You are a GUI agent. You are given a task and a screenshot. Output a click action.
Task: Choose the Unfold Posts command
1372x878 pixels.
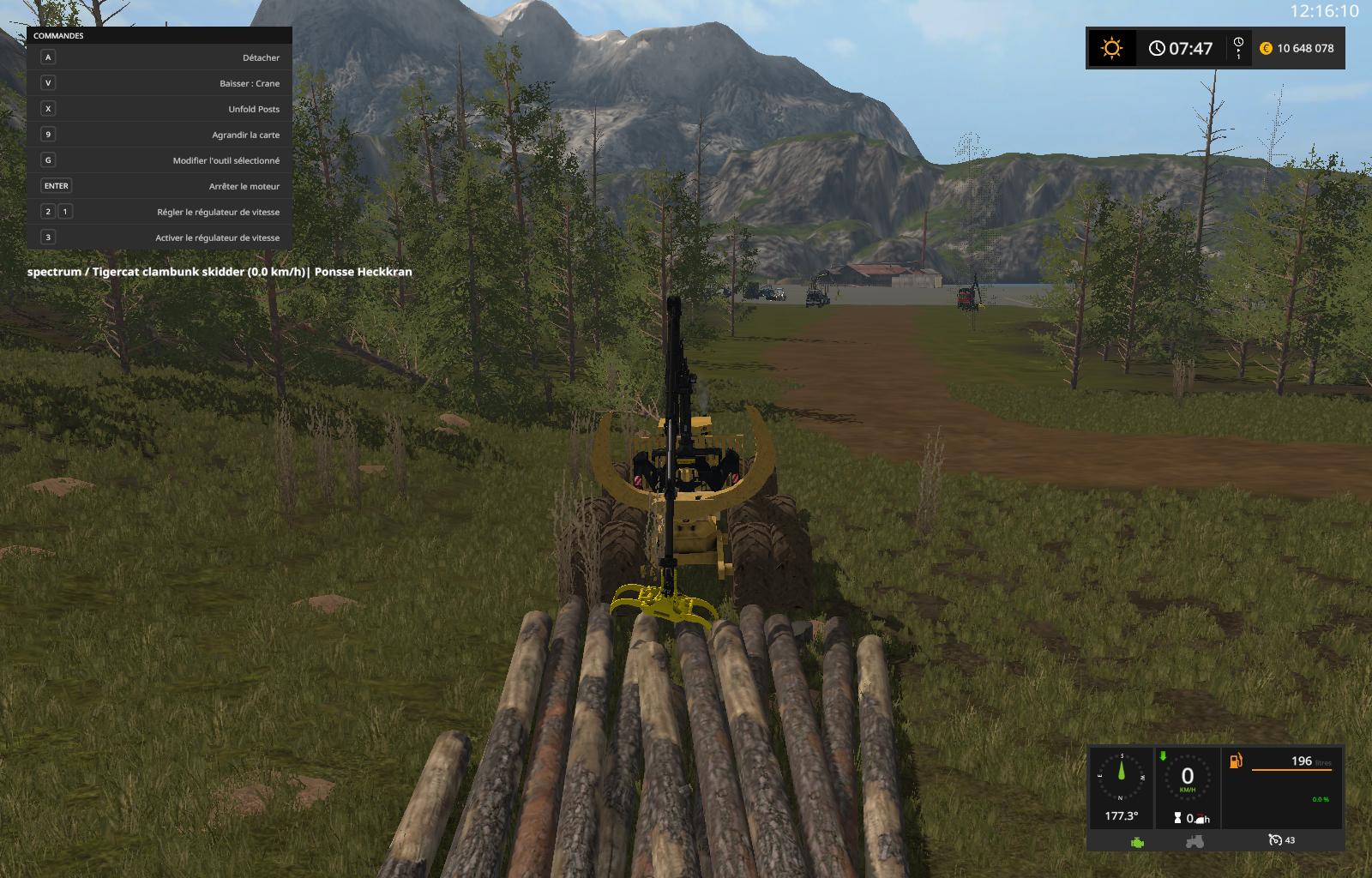(x=159, y=109)
